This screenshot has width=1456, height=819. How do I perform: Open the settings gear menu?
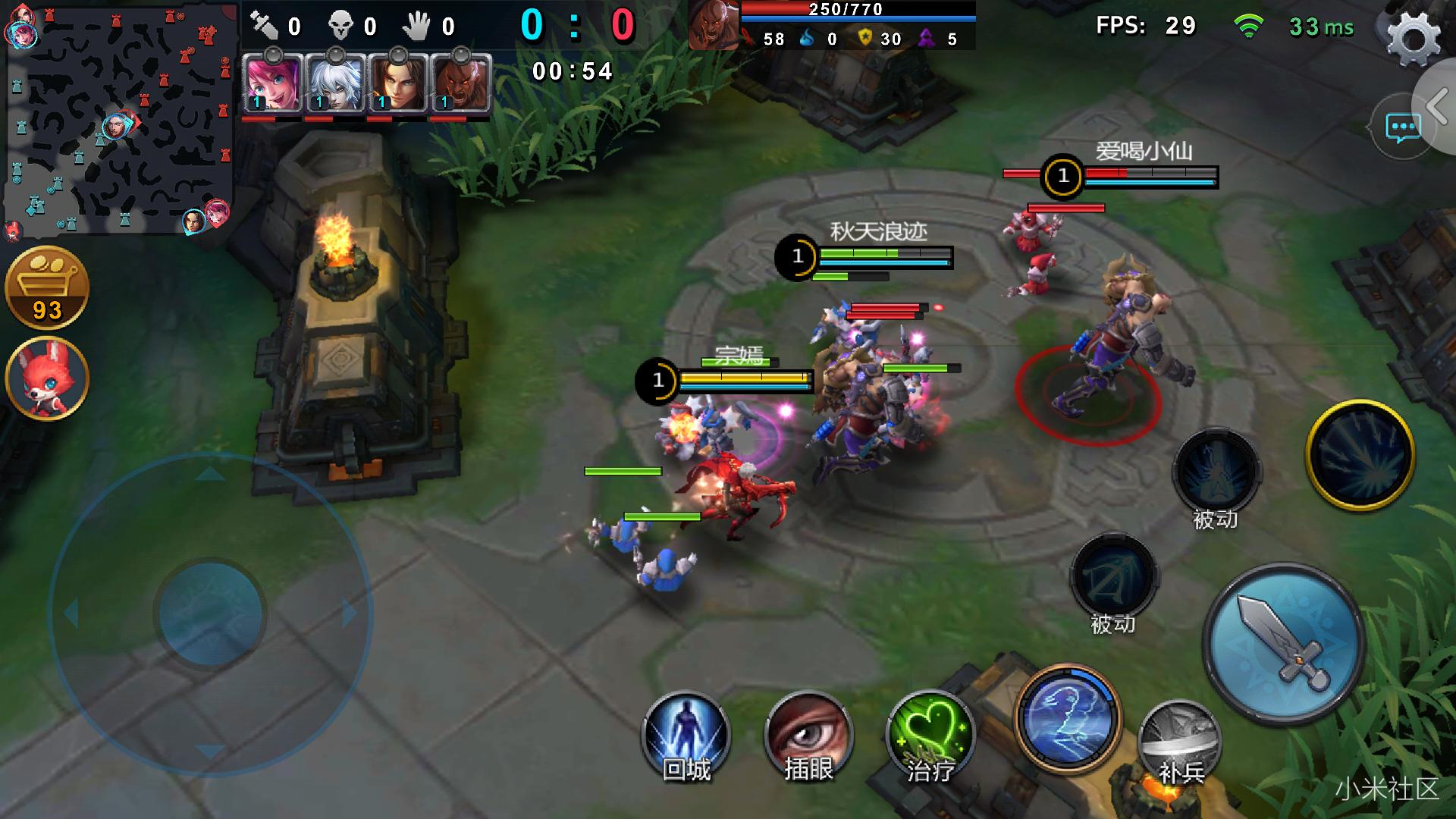point(1413,38)
